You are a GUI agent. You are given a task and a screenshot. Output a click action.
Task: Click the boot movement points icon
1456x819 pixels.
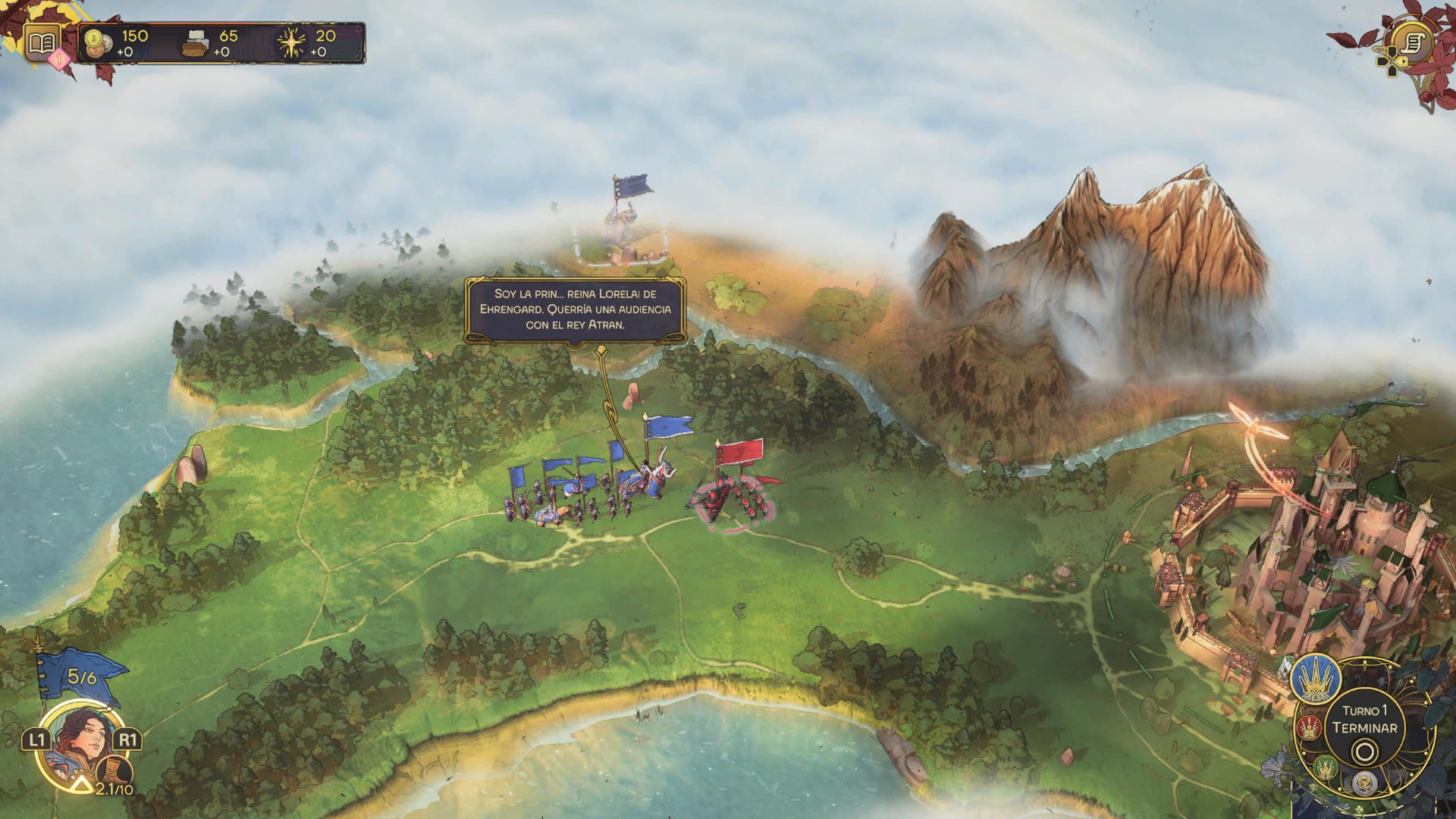(x=116, y=773)
